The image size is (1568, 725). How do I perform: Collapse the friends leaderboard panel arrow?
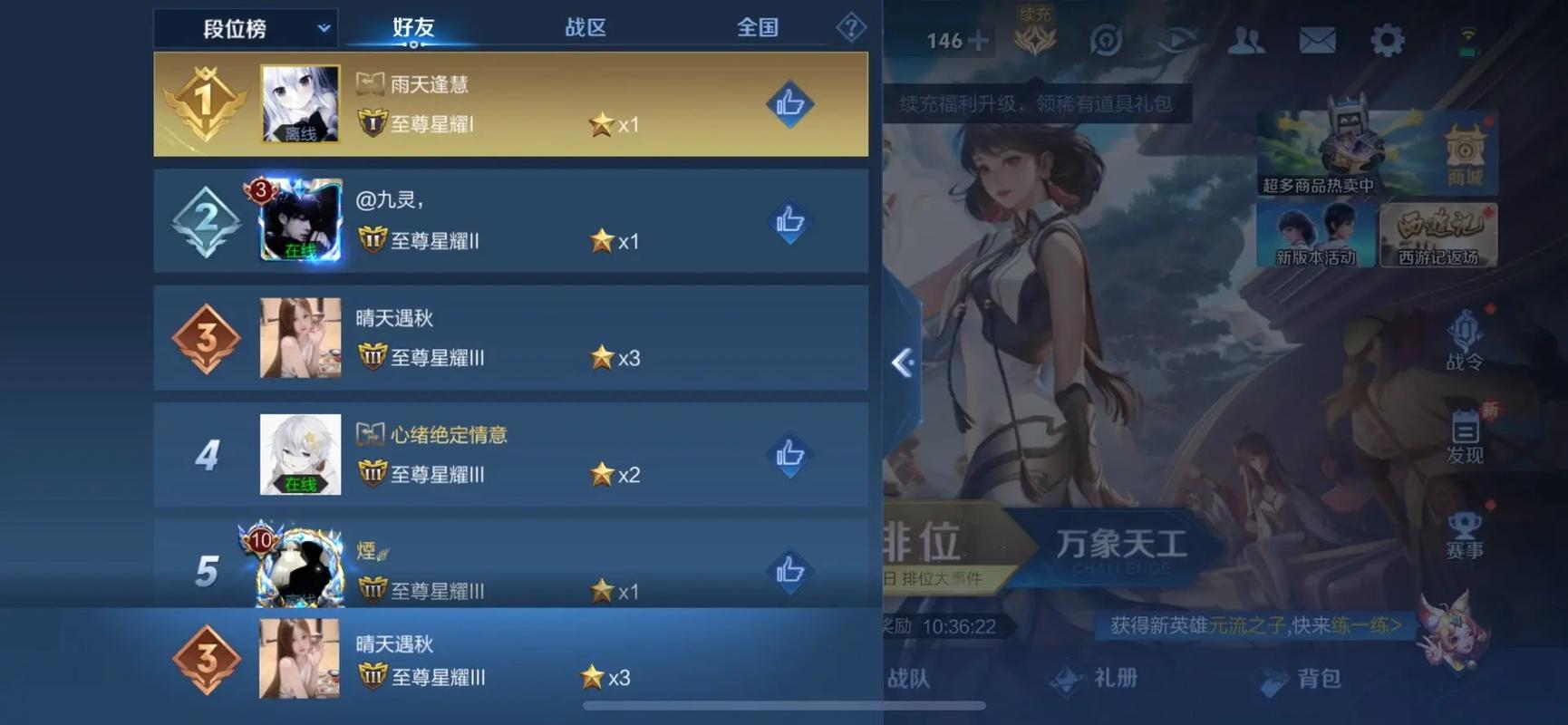902,362
